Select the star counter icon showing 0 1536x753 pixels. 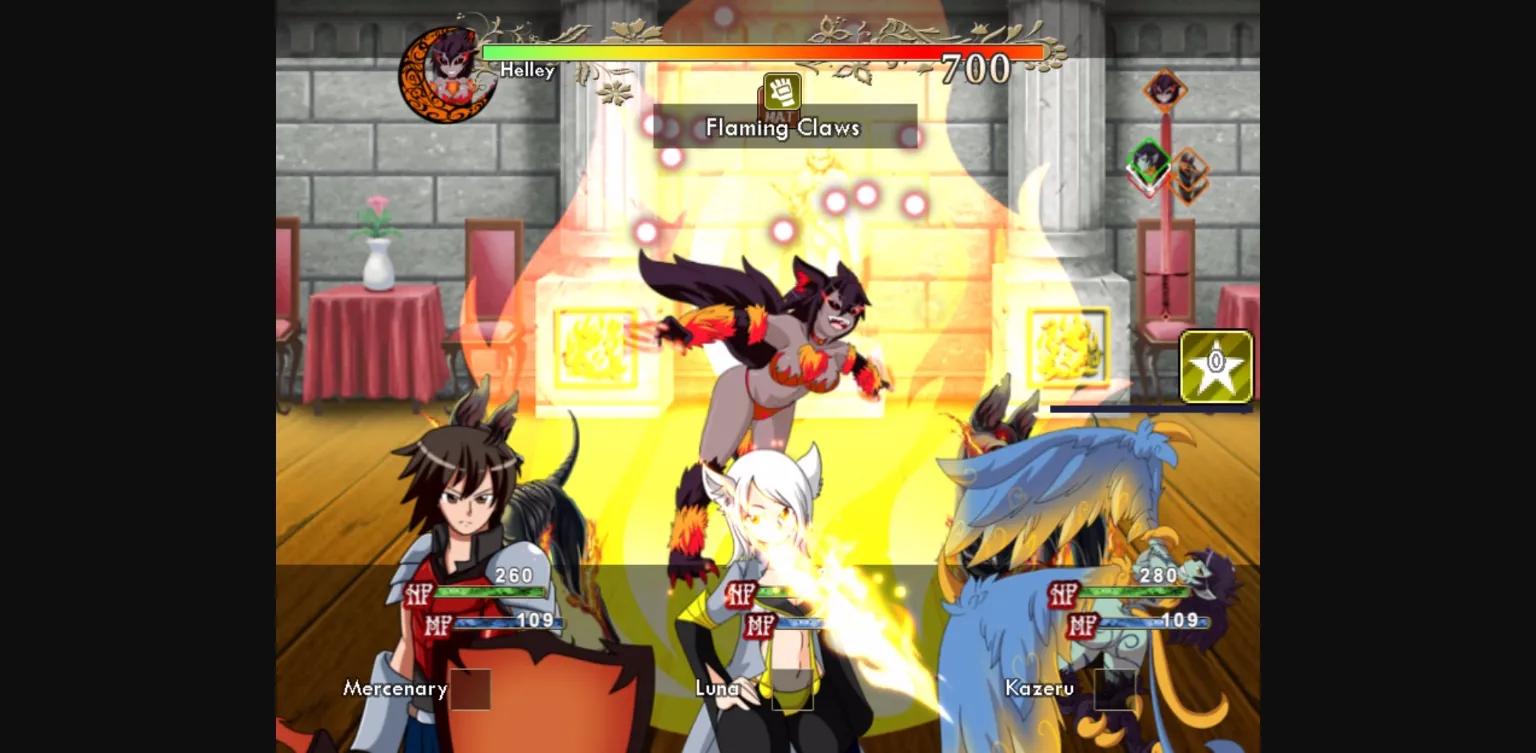tap(1216, 366)
